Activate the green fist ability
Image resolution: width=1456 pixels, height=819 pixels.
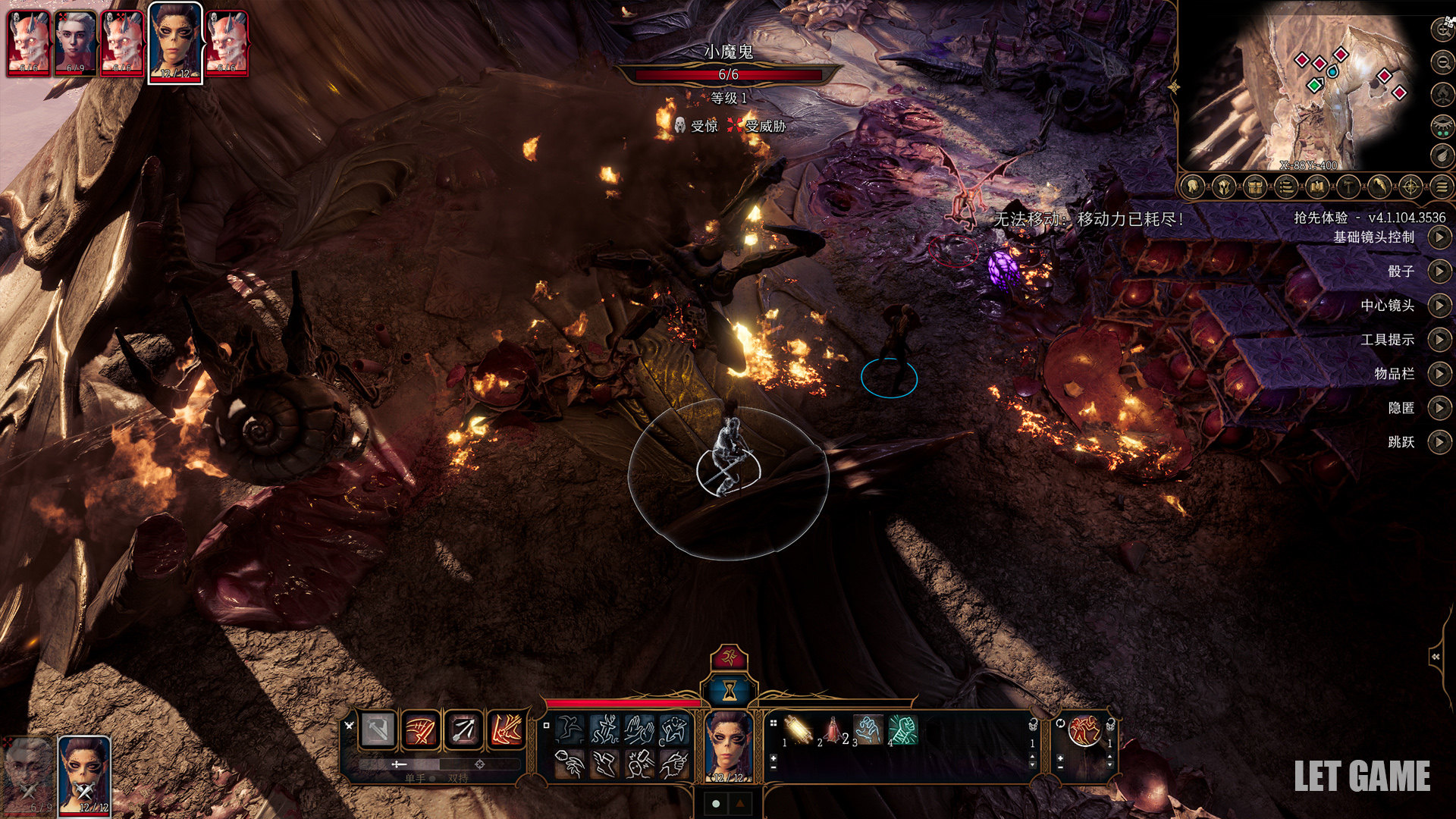[x=902, y=730]
